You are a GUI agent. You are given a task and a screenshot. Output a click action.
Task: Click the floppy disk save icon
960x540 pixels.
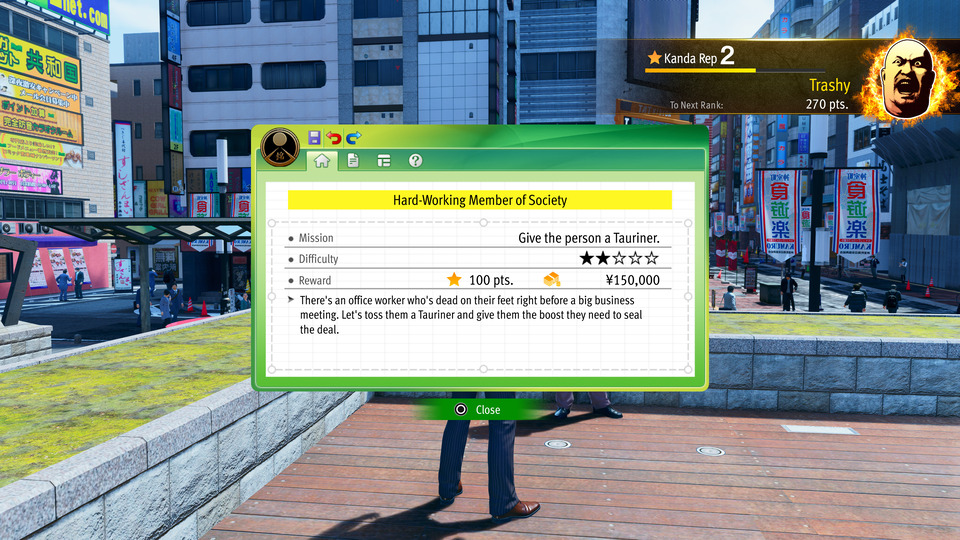pyautogui.click(x=315, y=137)
